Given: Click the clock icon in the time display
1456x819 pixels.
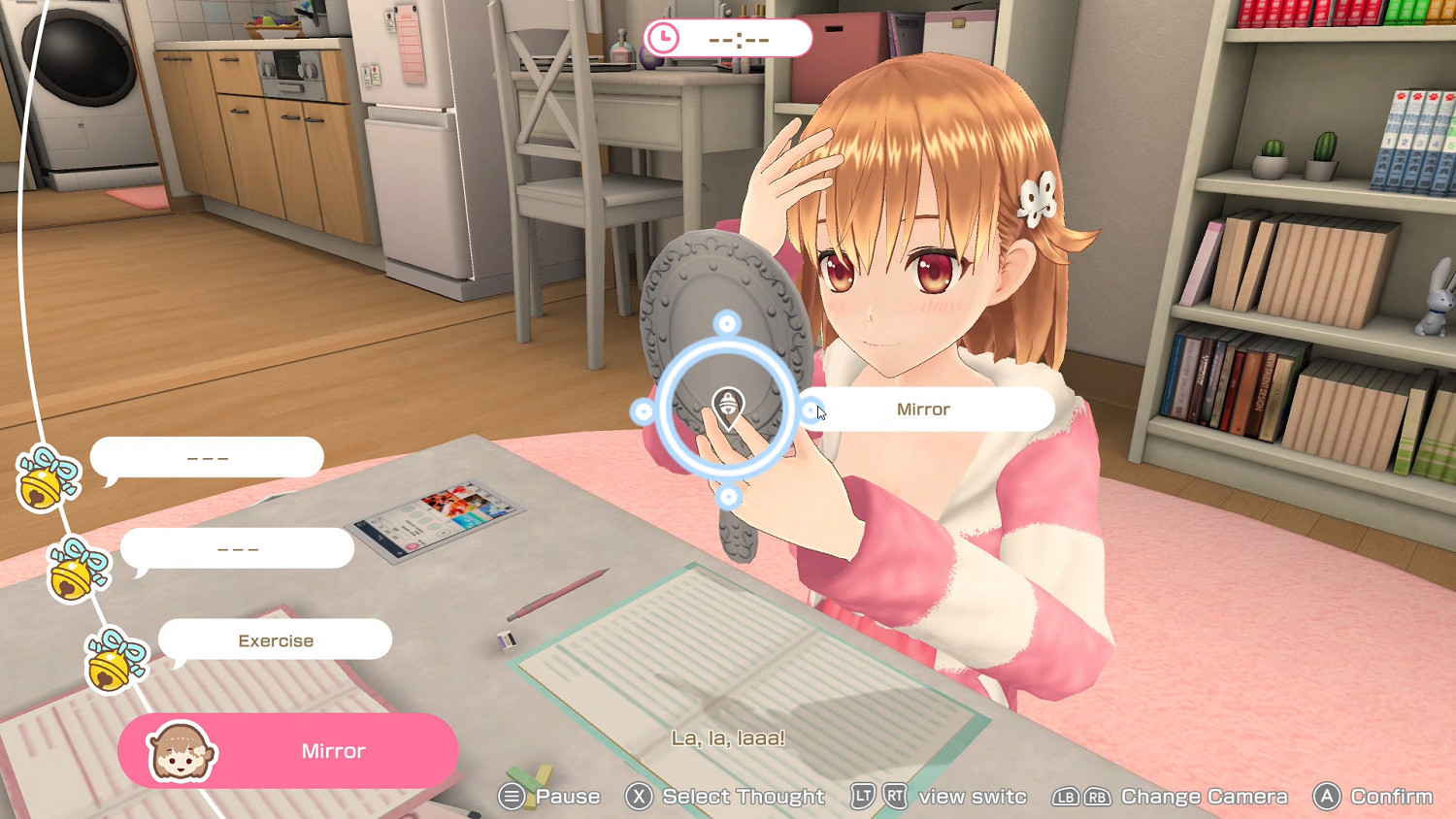Looking at the screenshot, I should pos(663,38).
